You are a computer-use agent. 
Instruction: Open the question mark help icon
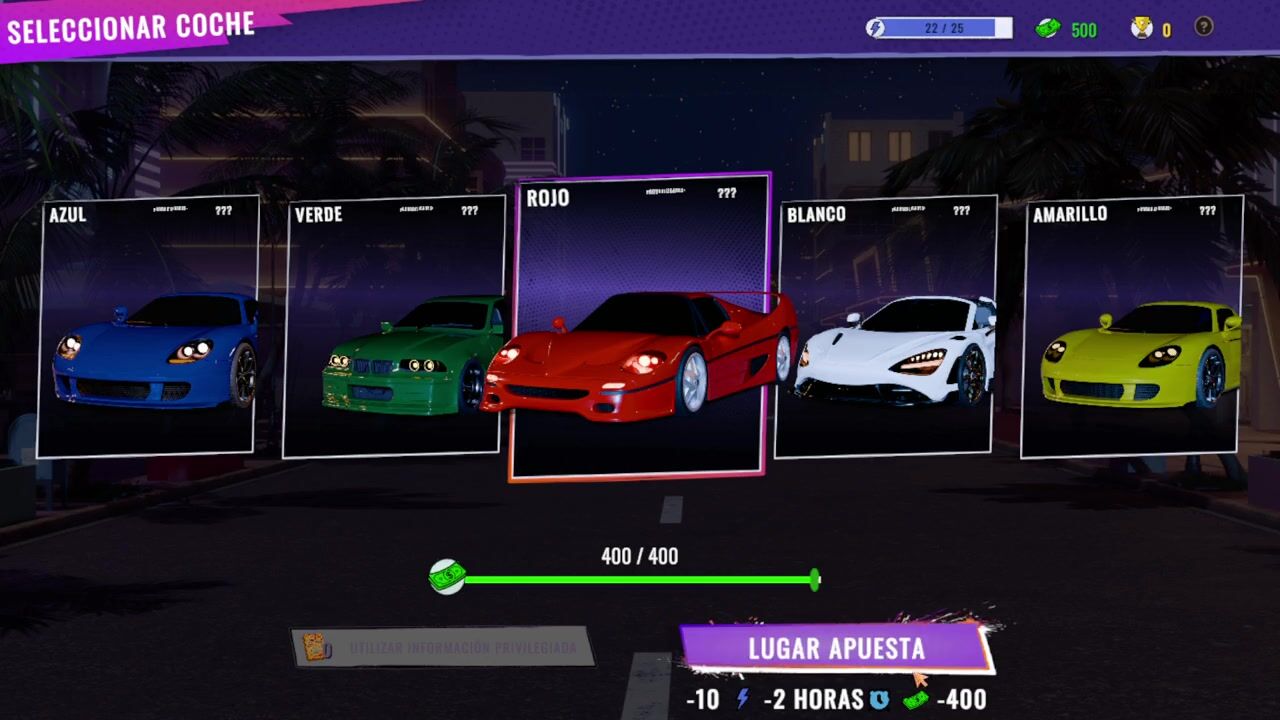(x=1204, y=27)
